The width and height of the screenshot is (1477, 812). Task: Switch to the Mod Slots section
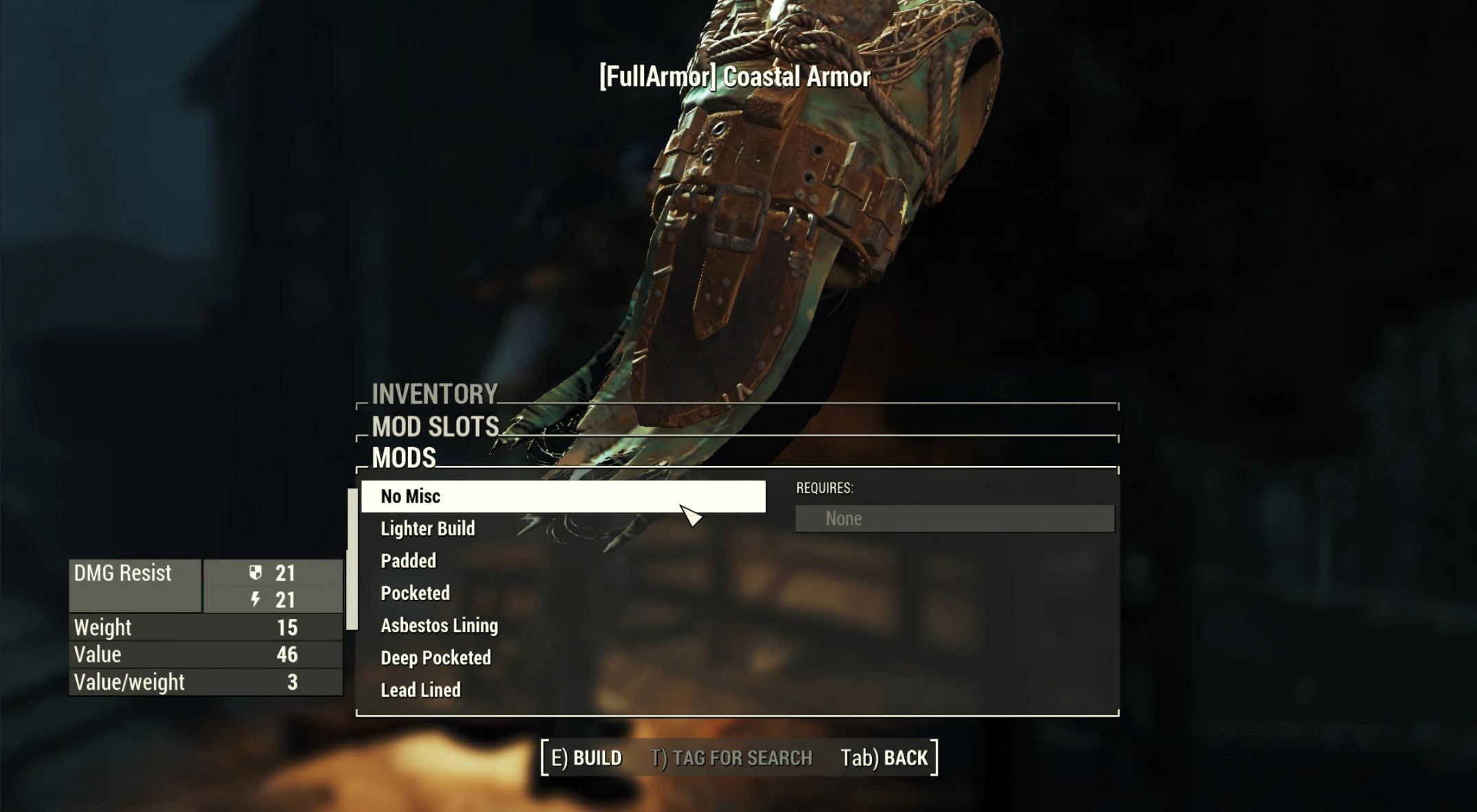[x=435, y=427]
